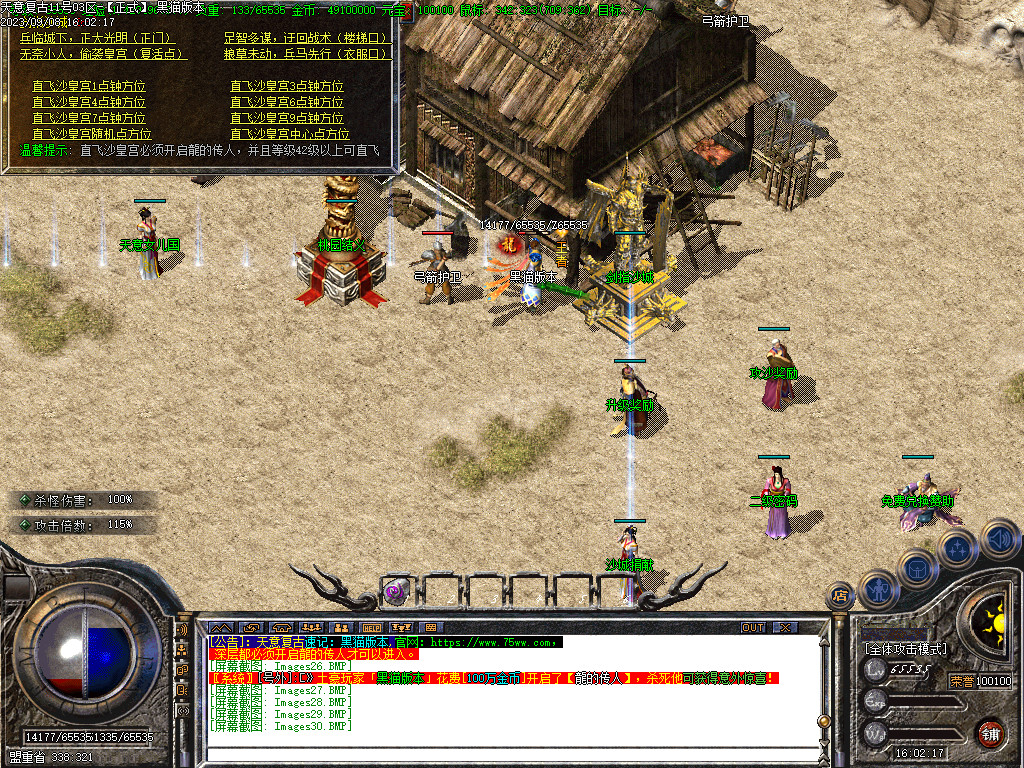Viewport: 1024px width, 768px height.
Task: Open the skills sparkle round icon
Action: coord(958,548)
